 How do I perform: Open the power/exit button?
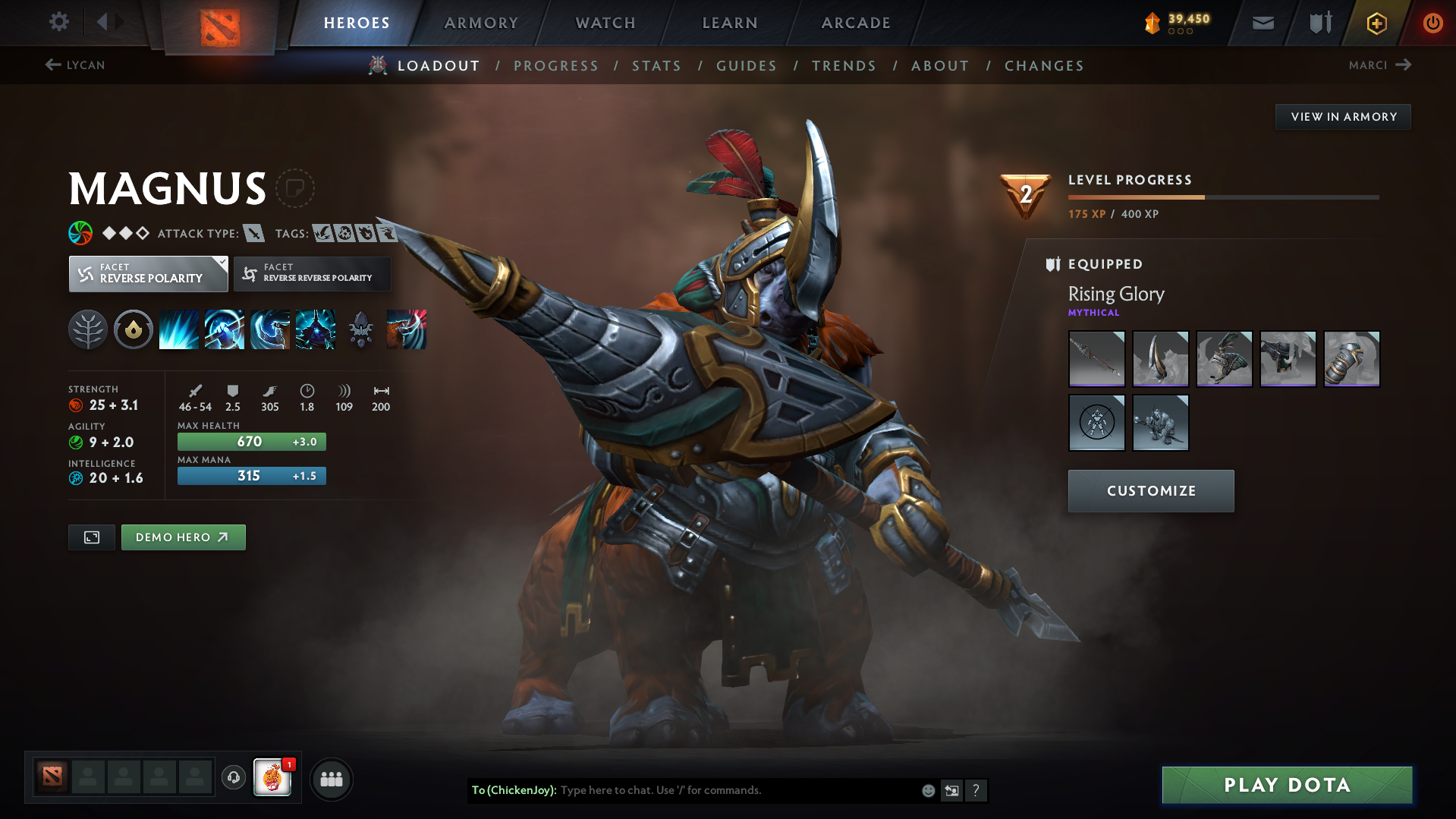click(1432, 23)
